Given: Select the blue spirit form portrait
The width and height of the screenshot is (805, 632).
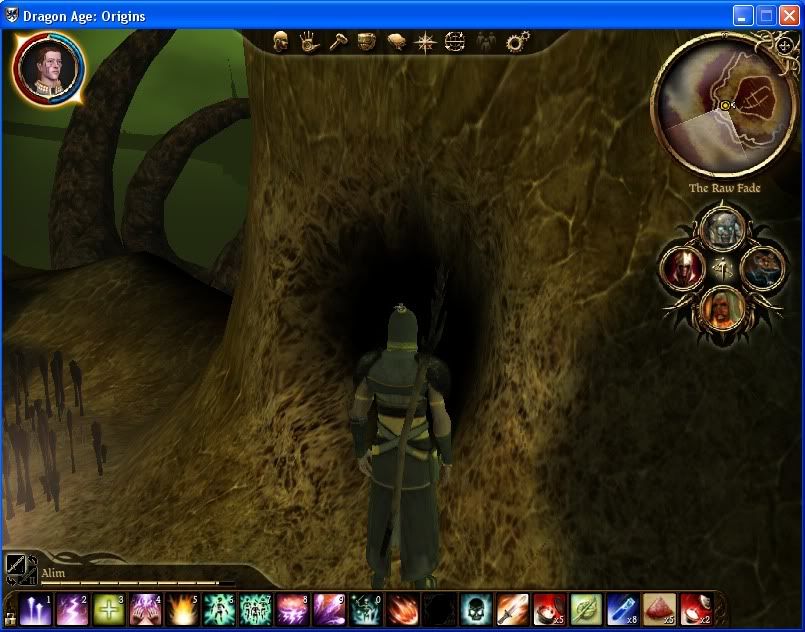Looking at the screenshot, I should [x=760, y=268].
